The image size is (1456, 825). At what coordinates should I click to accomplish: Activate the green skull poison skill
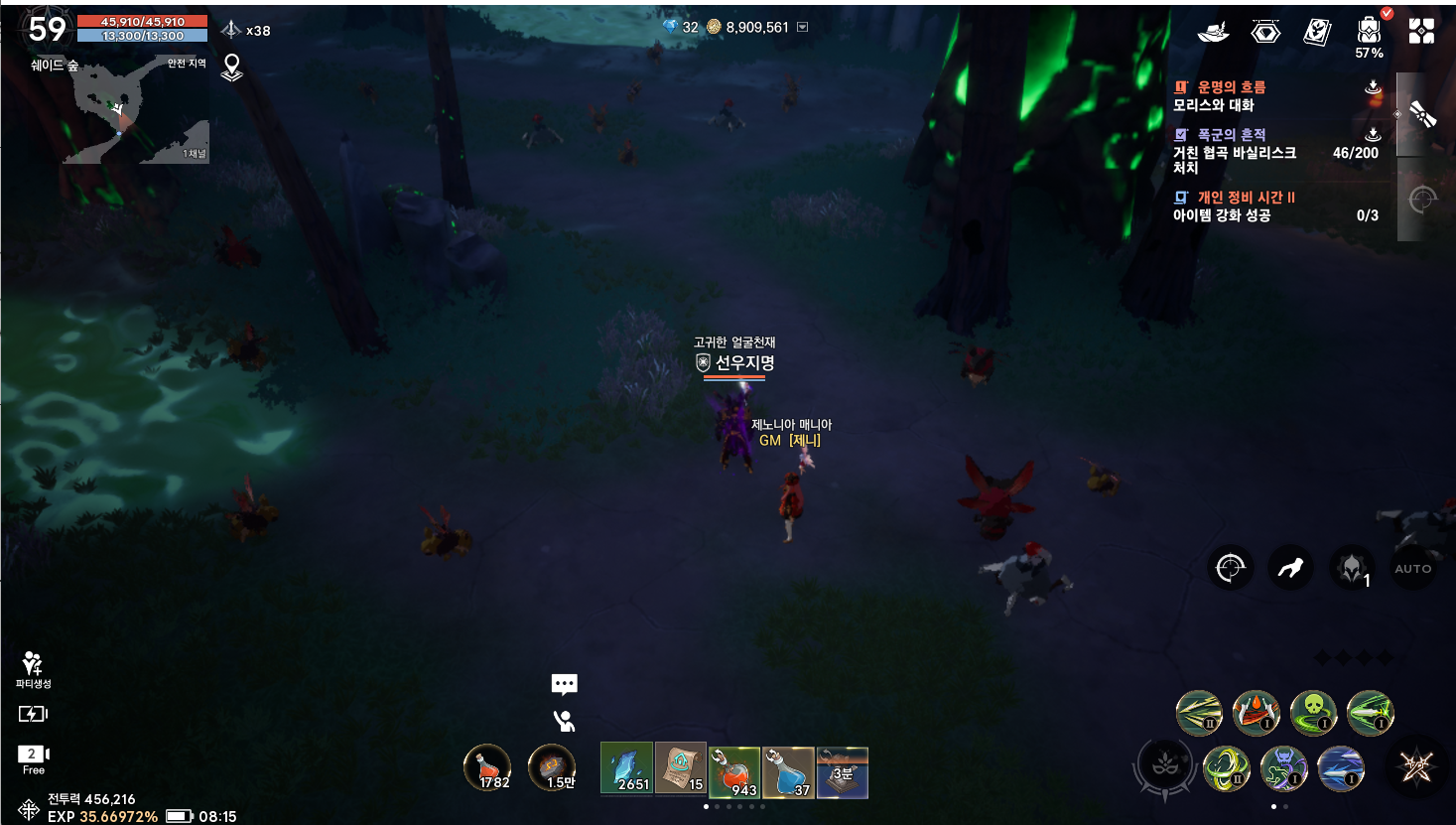1313,712
